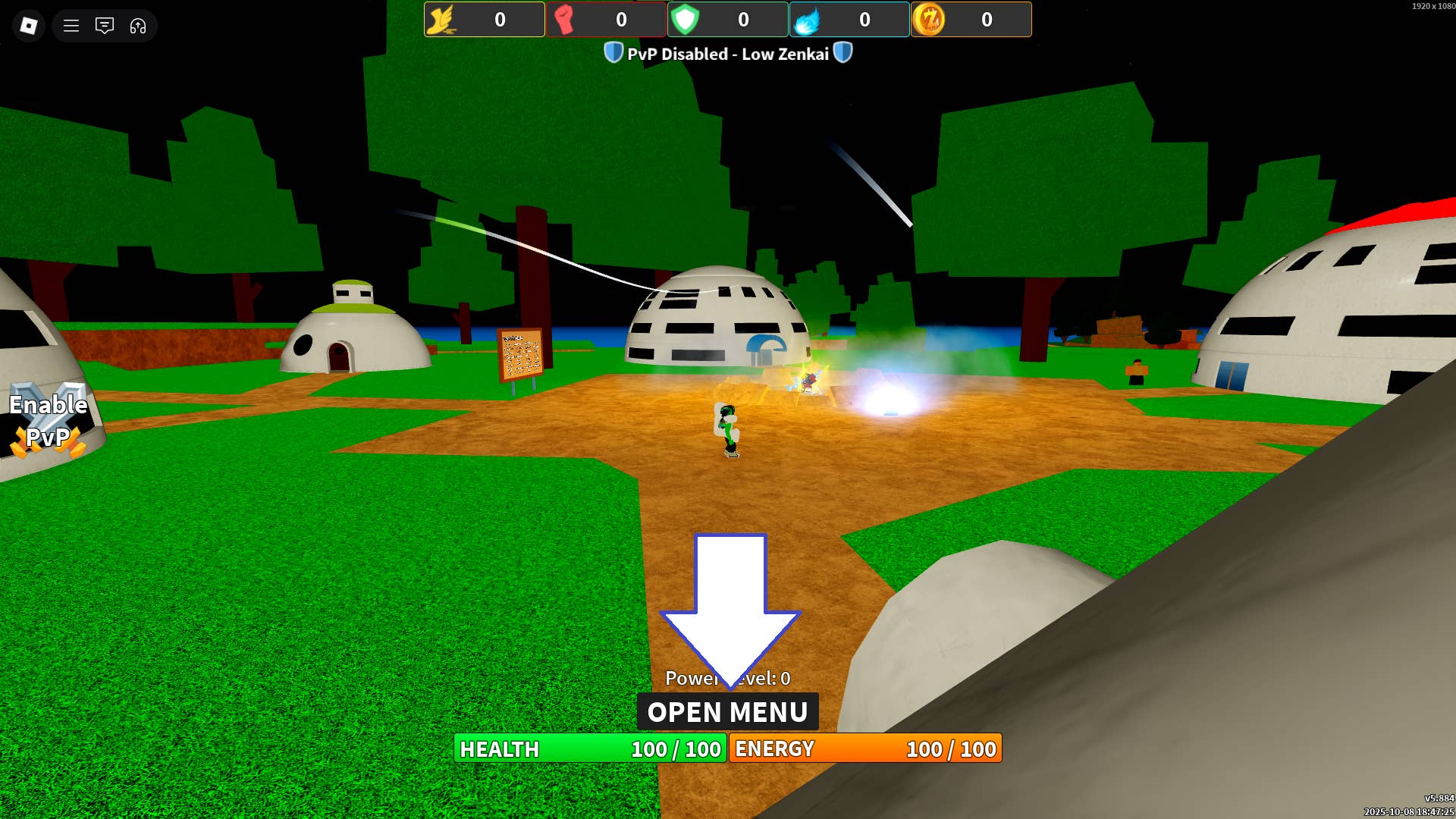Click the Roblox logo icon

28,27
